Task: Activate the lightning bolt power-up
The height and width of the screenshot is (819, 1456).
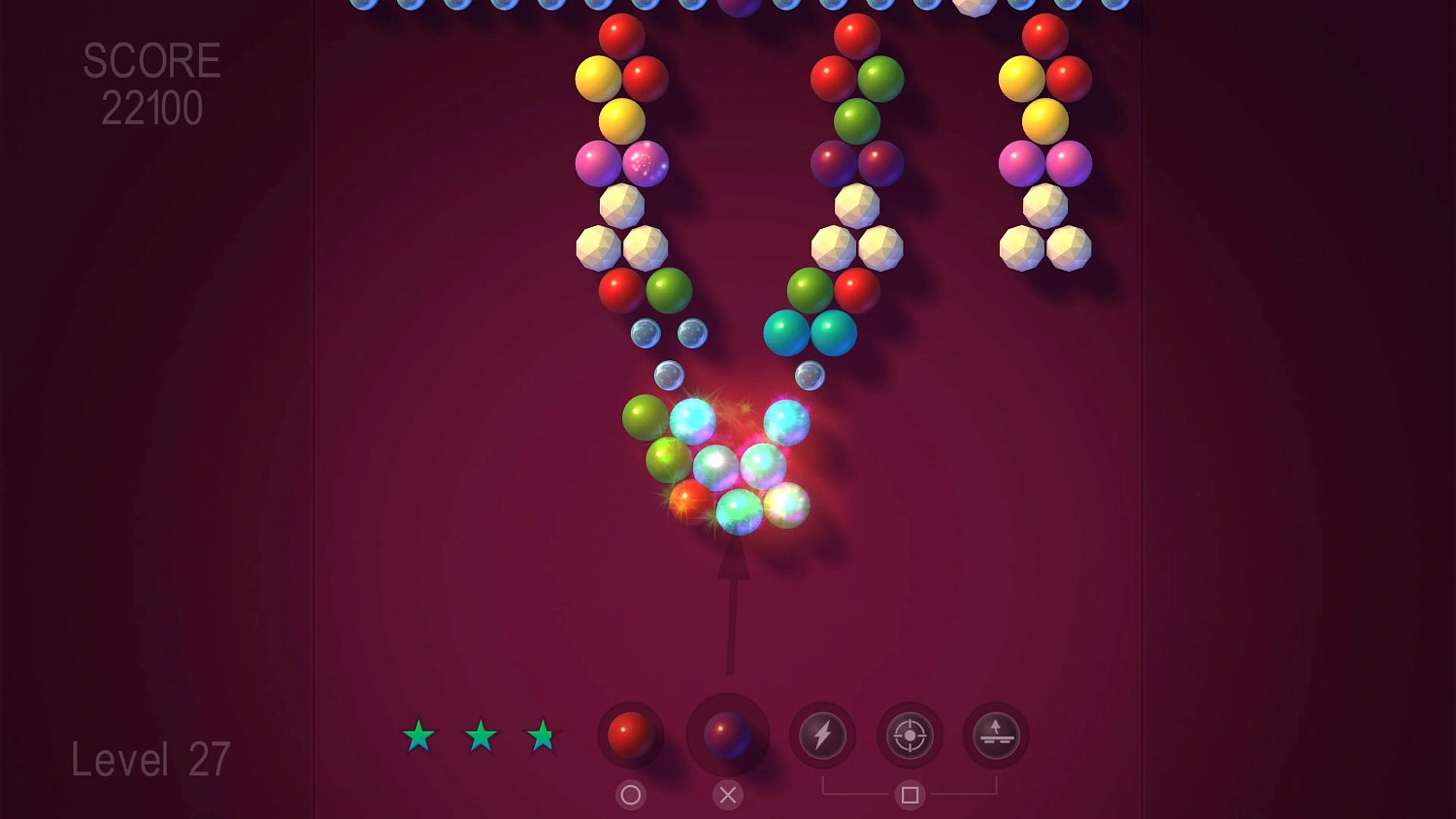Action: pos(822,736)
